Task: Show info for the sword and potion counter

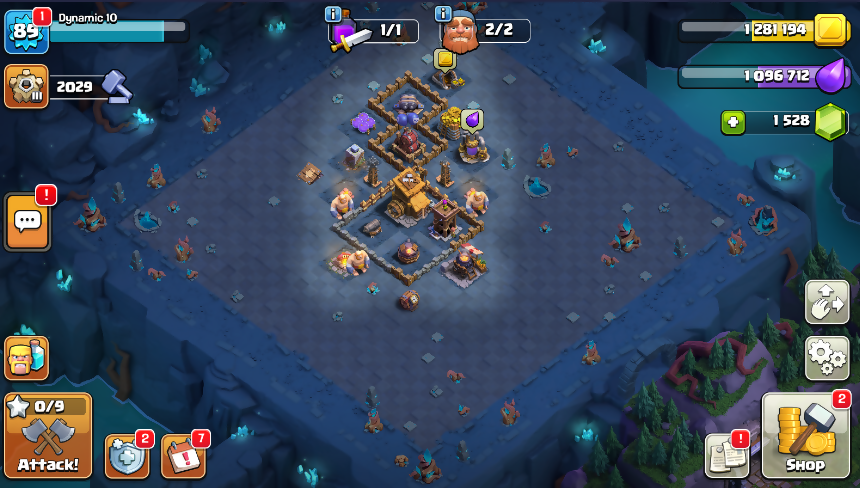Action: [333, 14]
